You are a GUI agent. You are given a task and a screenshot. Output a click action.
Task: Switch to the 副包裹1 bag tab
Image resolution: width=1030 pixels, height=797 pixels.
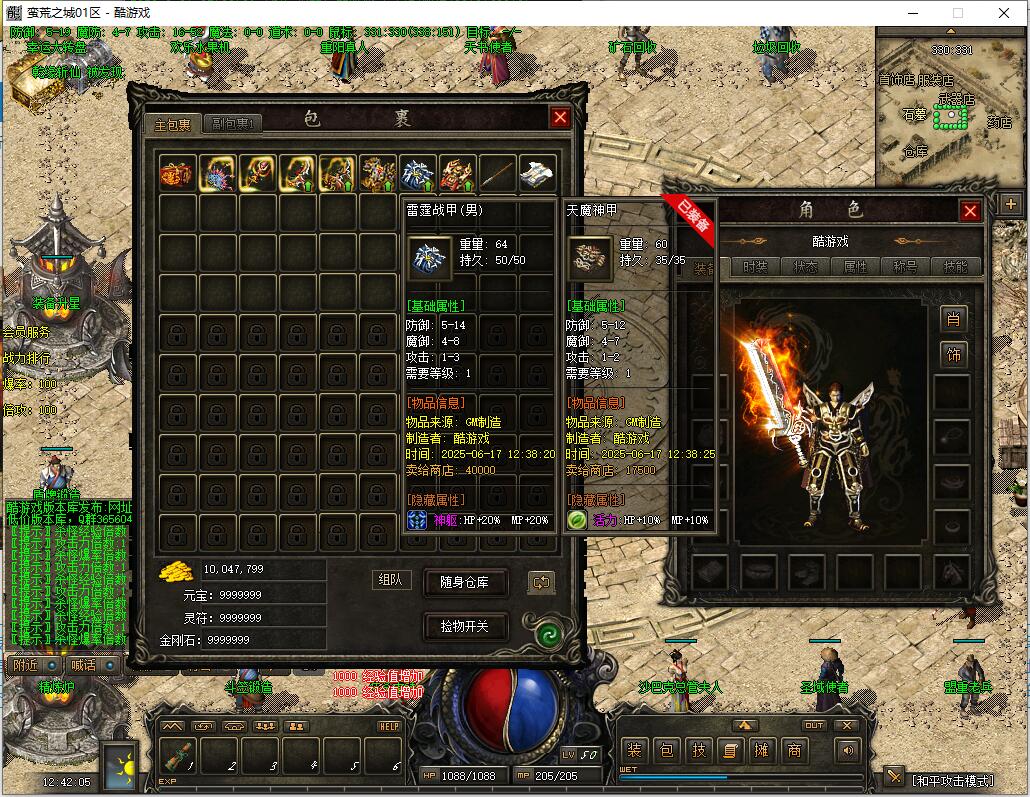pos(234,124)
